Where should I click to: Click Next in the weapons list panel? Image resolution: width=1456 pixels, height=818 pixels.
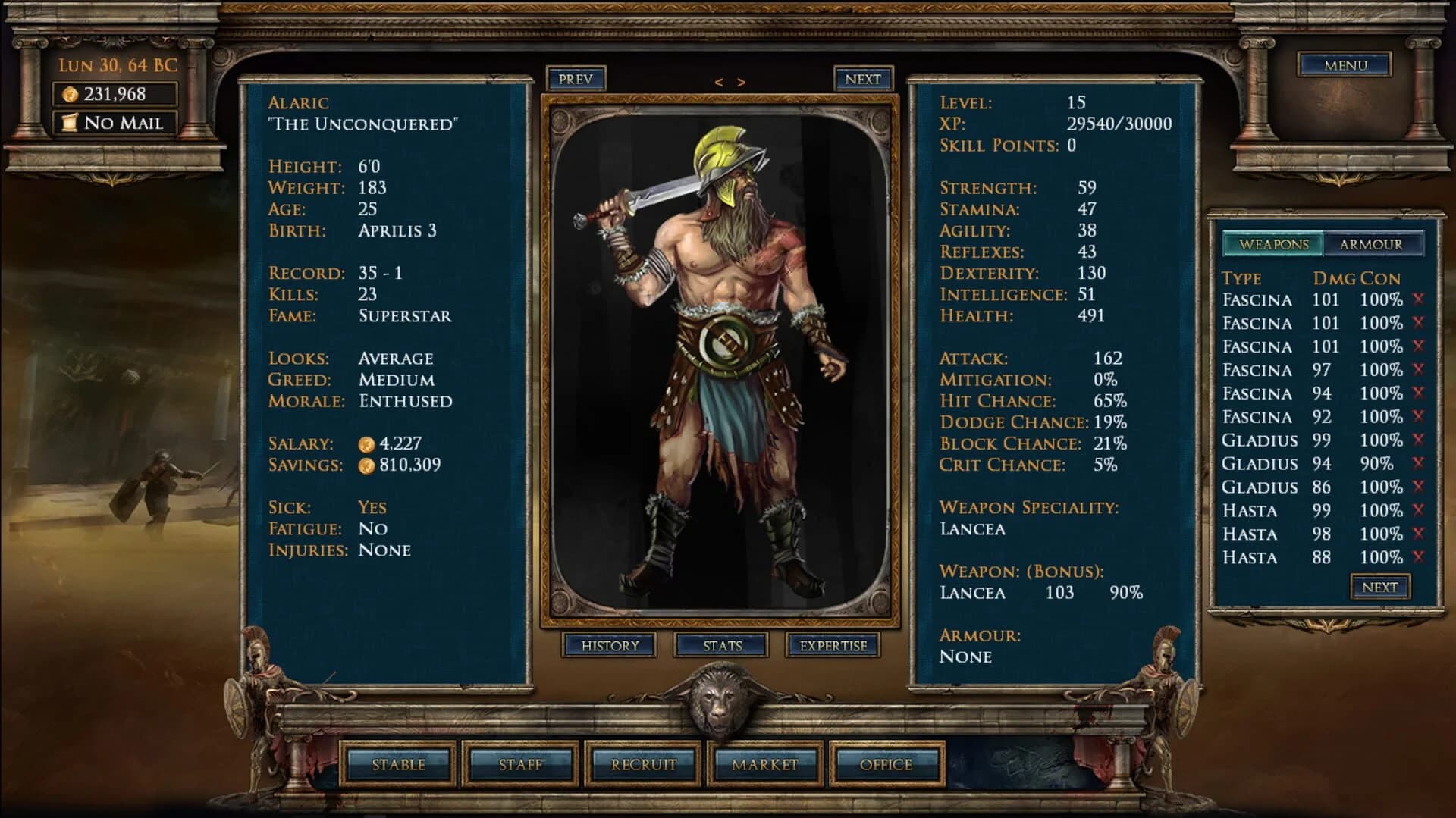pyautogui.click(x=1379, y=586)
